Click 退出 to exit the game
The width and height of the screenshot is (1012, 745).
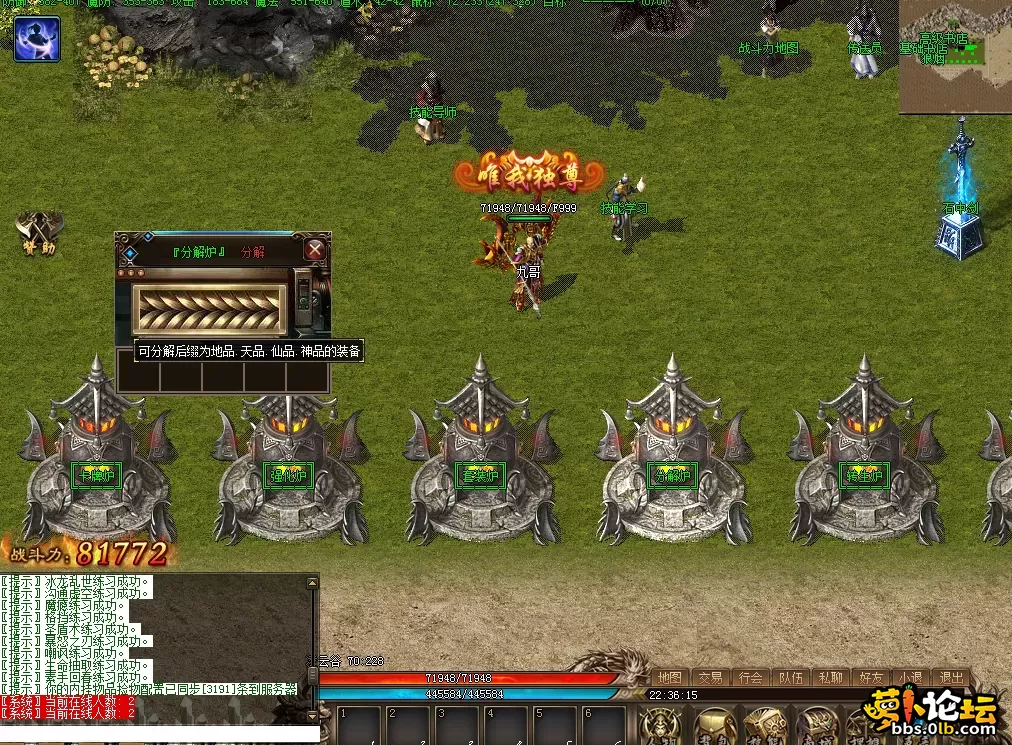(951, 677)
